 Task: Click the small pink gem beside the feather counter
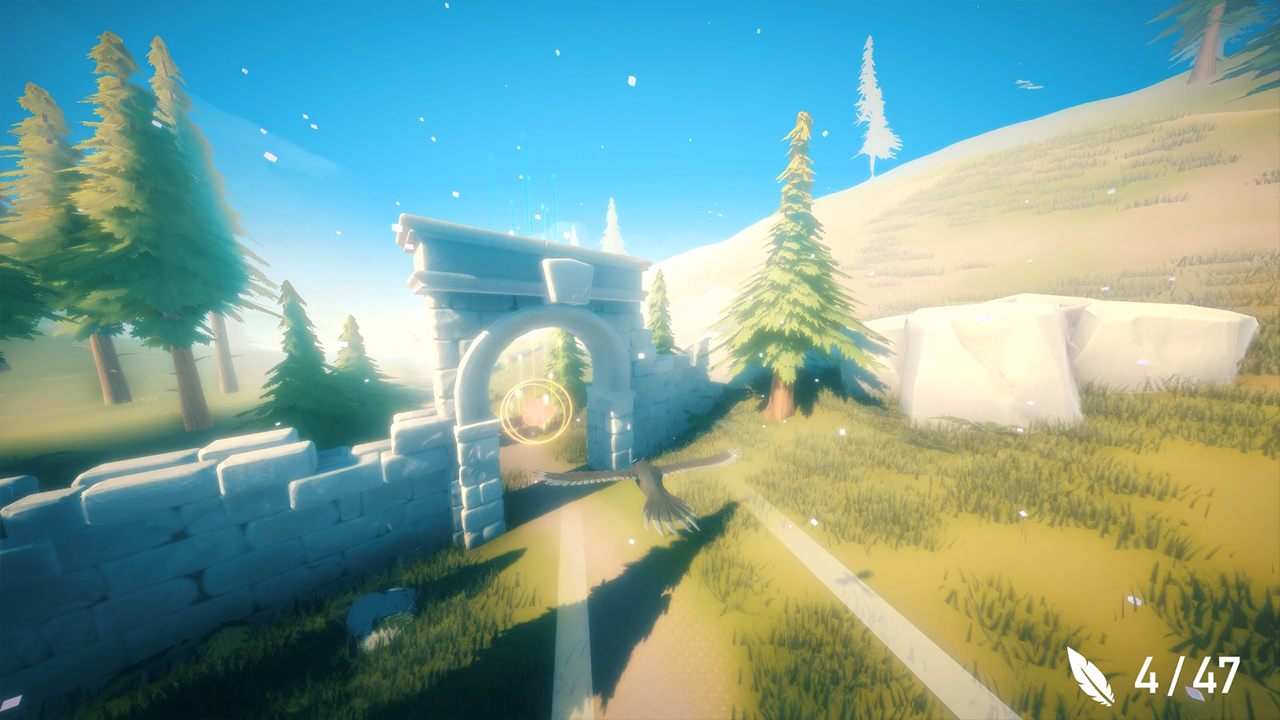(x=1195, y=693)
